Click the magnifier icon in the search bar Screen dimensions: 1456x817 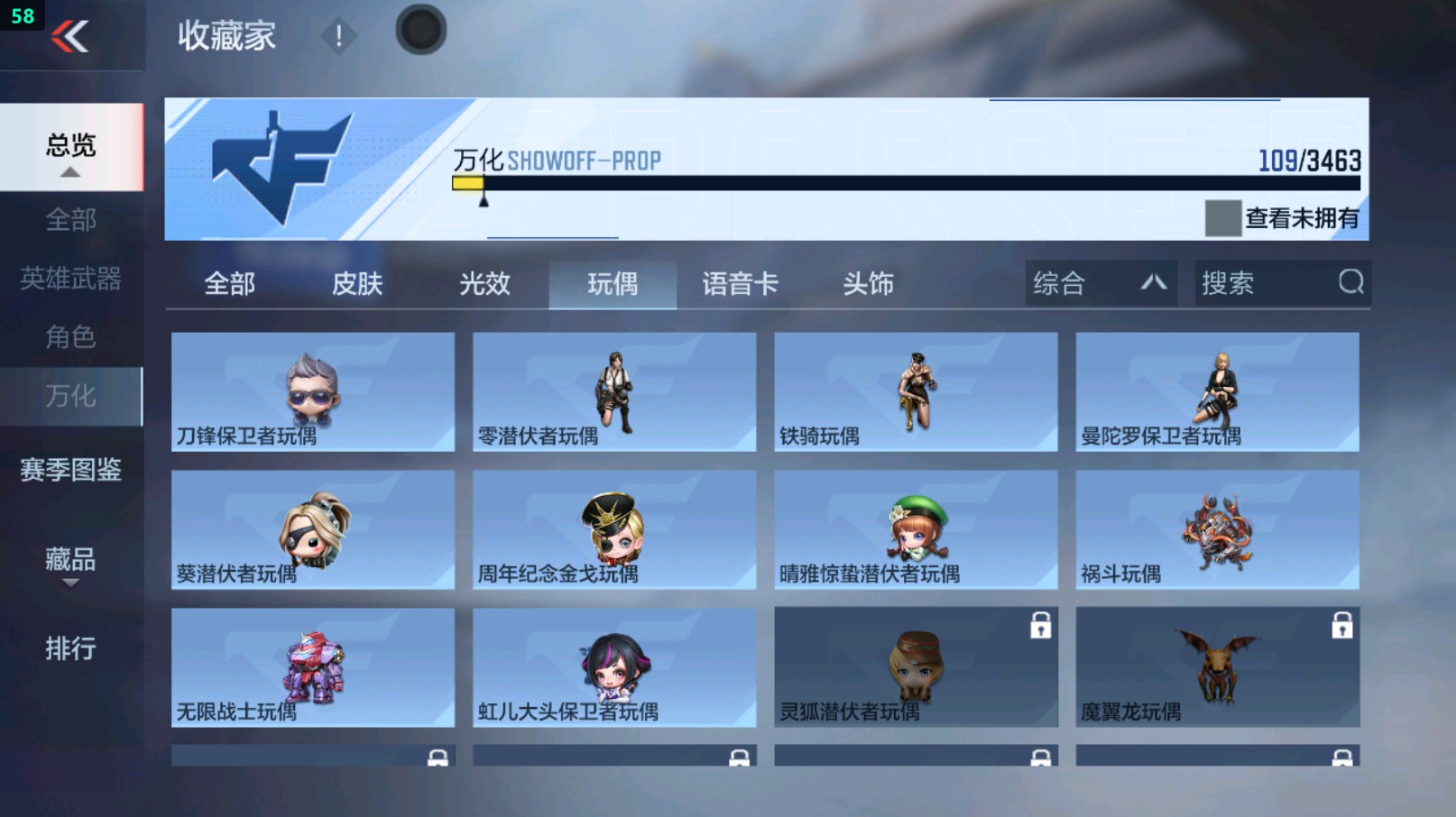click(x=1349, y=283)
